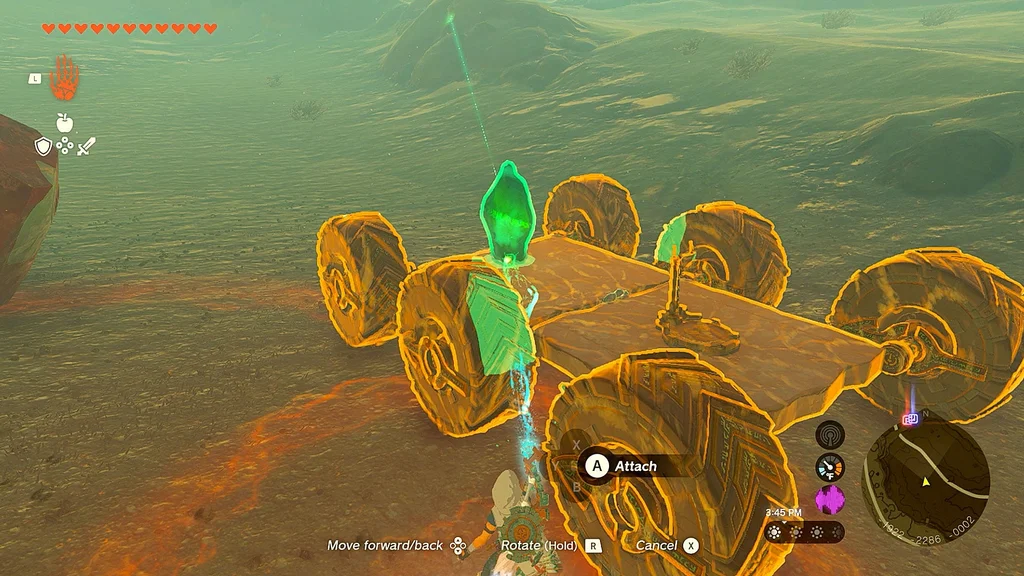This screenshot has height=576, width=1024.
Task: Choose the sword weapon quick-select icon
Action: pos(86,147)
